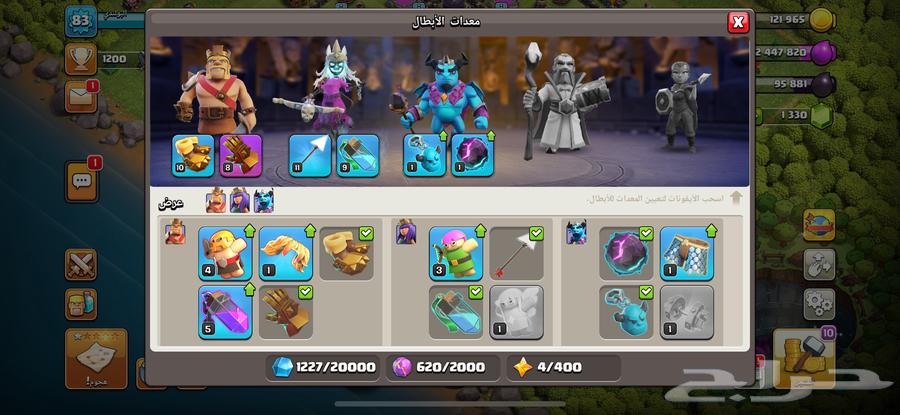Screen dimensions: 900x415
Task: Open the settings gears button
Action: click(818, 300)
